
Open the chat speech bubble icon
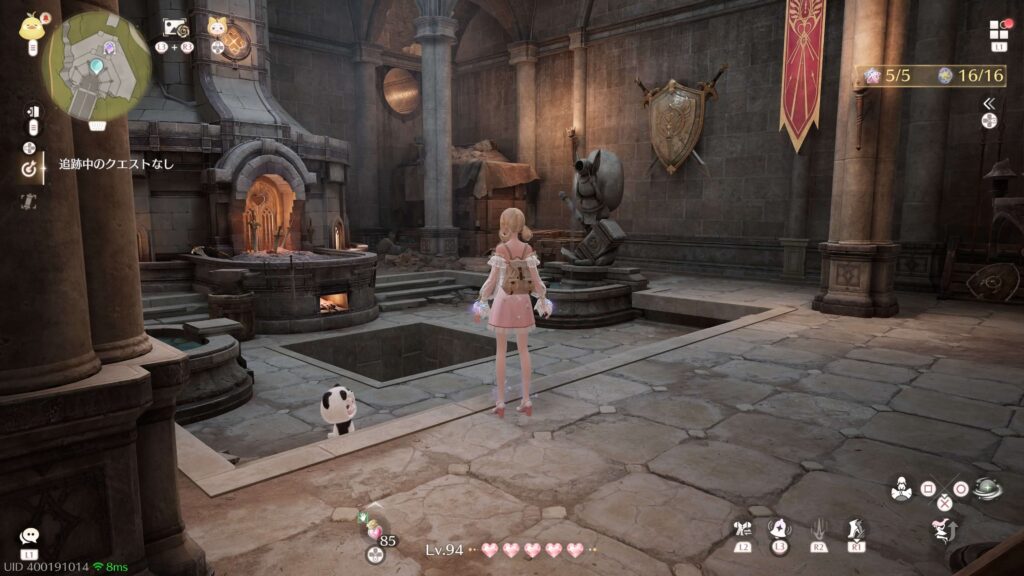point(29,537)
